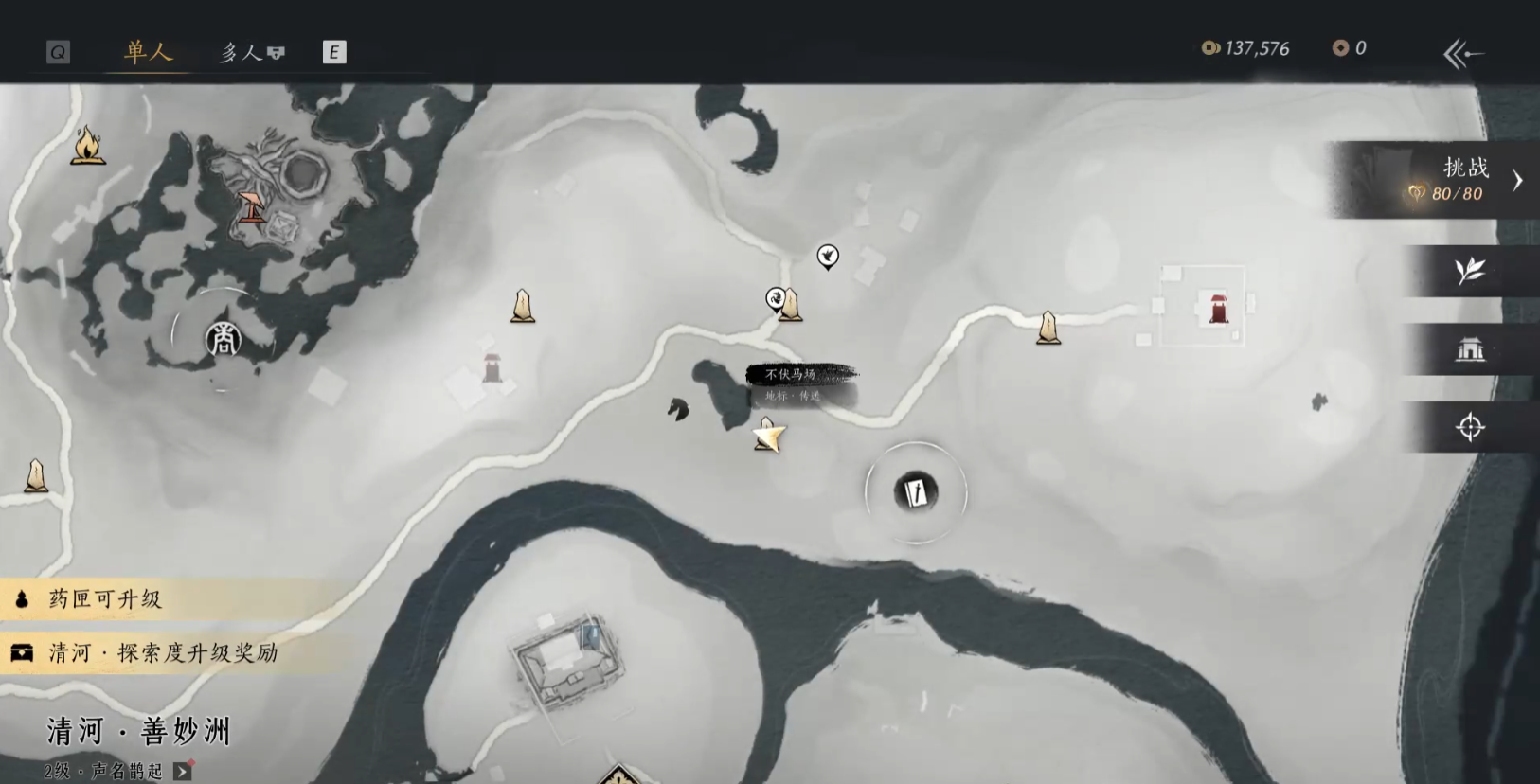Select the bird pin map marker
The image size is (1540, 784).
(828, 256)
